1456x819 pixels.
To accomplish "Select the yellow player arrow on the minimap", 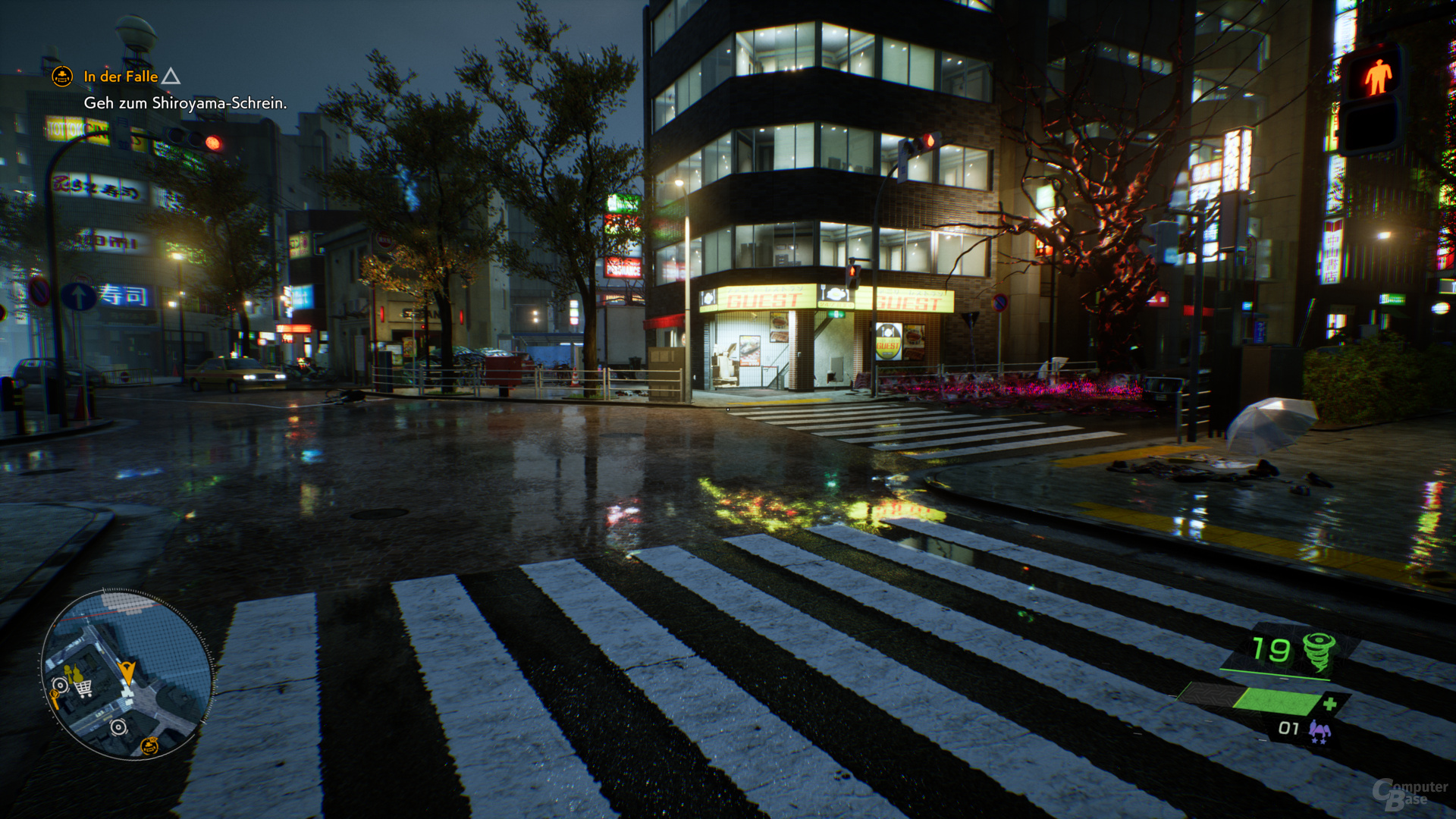I will point(128,672).
